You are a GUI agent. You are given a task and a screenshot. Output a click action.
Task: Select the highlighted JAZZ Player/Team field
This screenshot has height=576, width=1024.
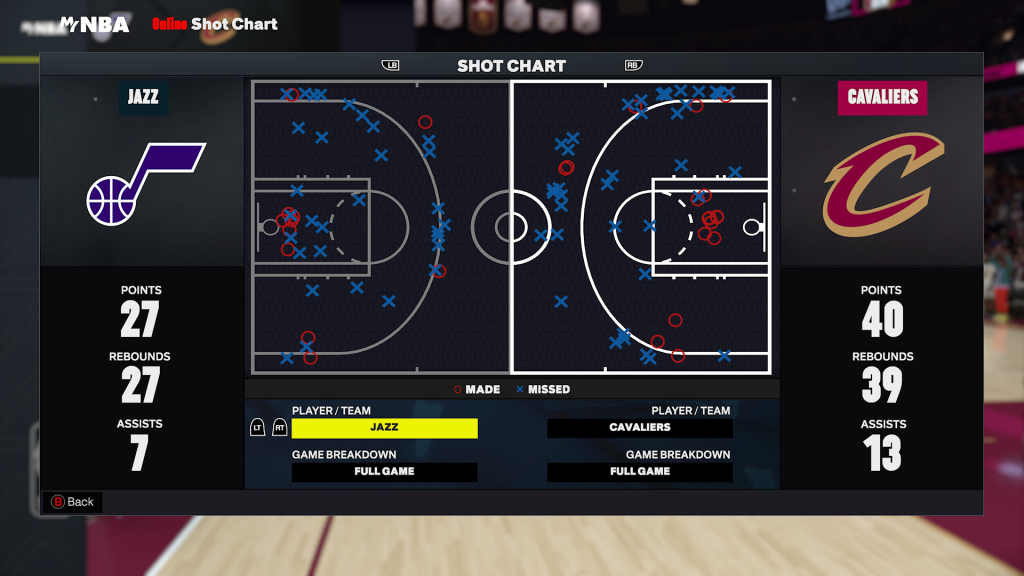pyautogui.click(x=384, y=428)
